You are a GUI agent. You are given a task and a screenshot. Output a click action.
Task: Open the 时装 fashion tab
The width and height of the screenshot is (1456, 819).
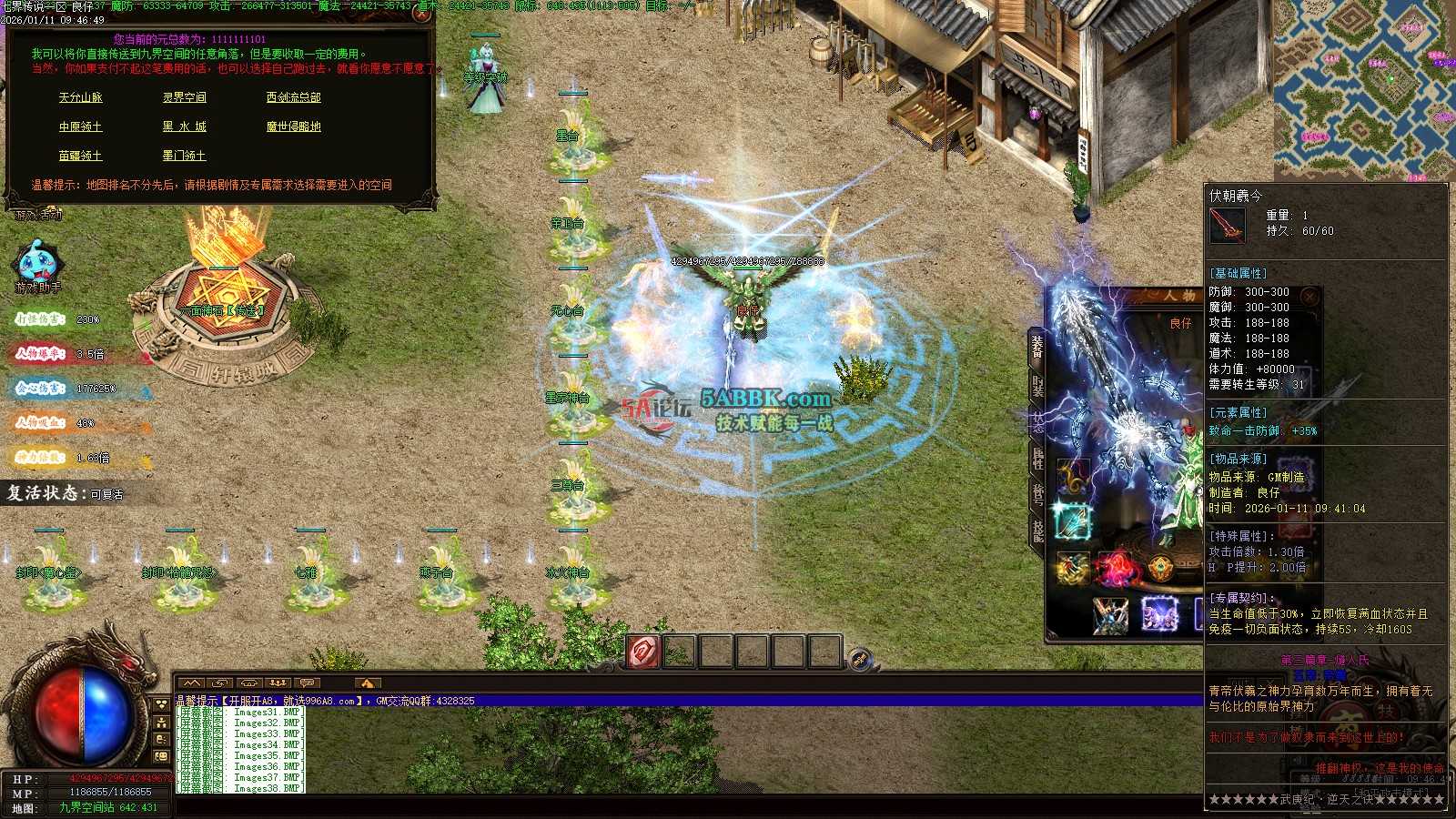[x=1037, y=385]
